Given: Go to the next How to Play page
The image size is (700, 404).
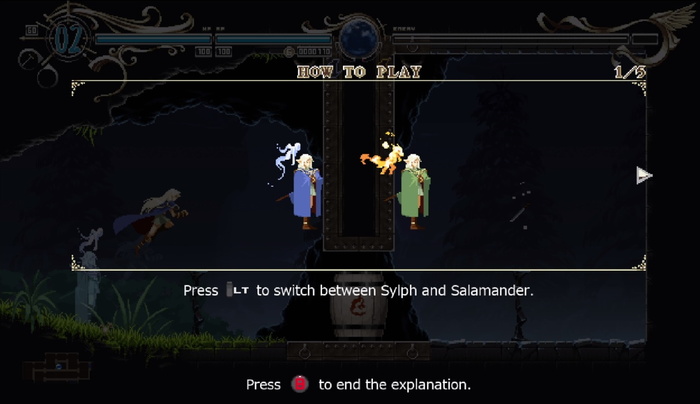Looking at the screenshot, I should 644,176.
